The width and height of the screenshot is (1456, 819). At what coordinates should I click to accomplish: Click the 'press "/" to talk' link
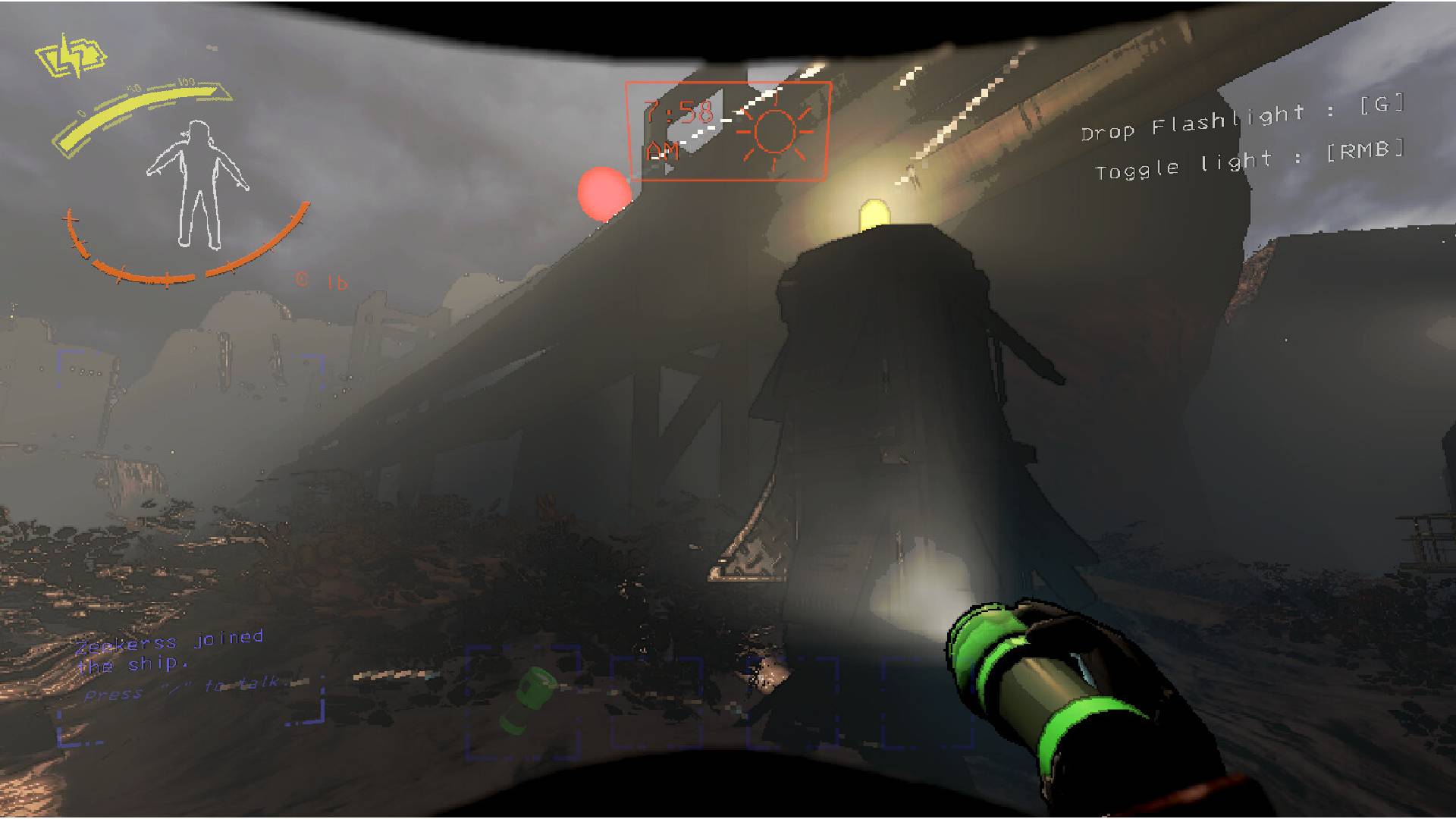184,692
